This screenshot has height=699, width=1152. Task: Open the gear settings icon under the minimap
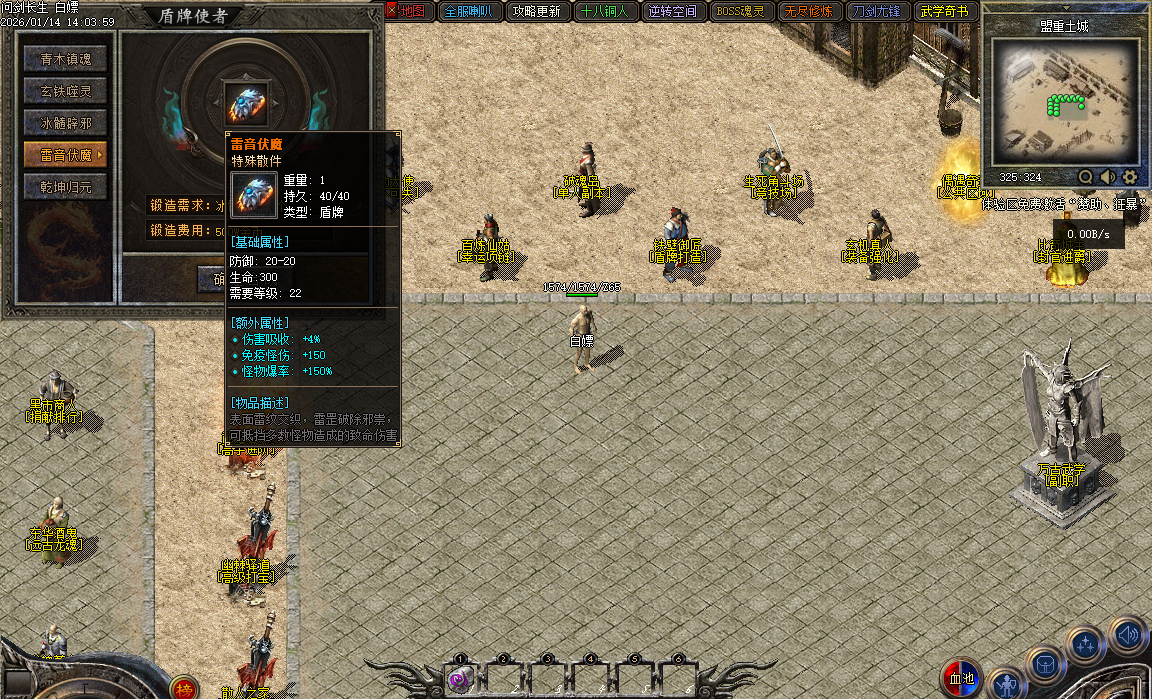tap(1130, 177)
